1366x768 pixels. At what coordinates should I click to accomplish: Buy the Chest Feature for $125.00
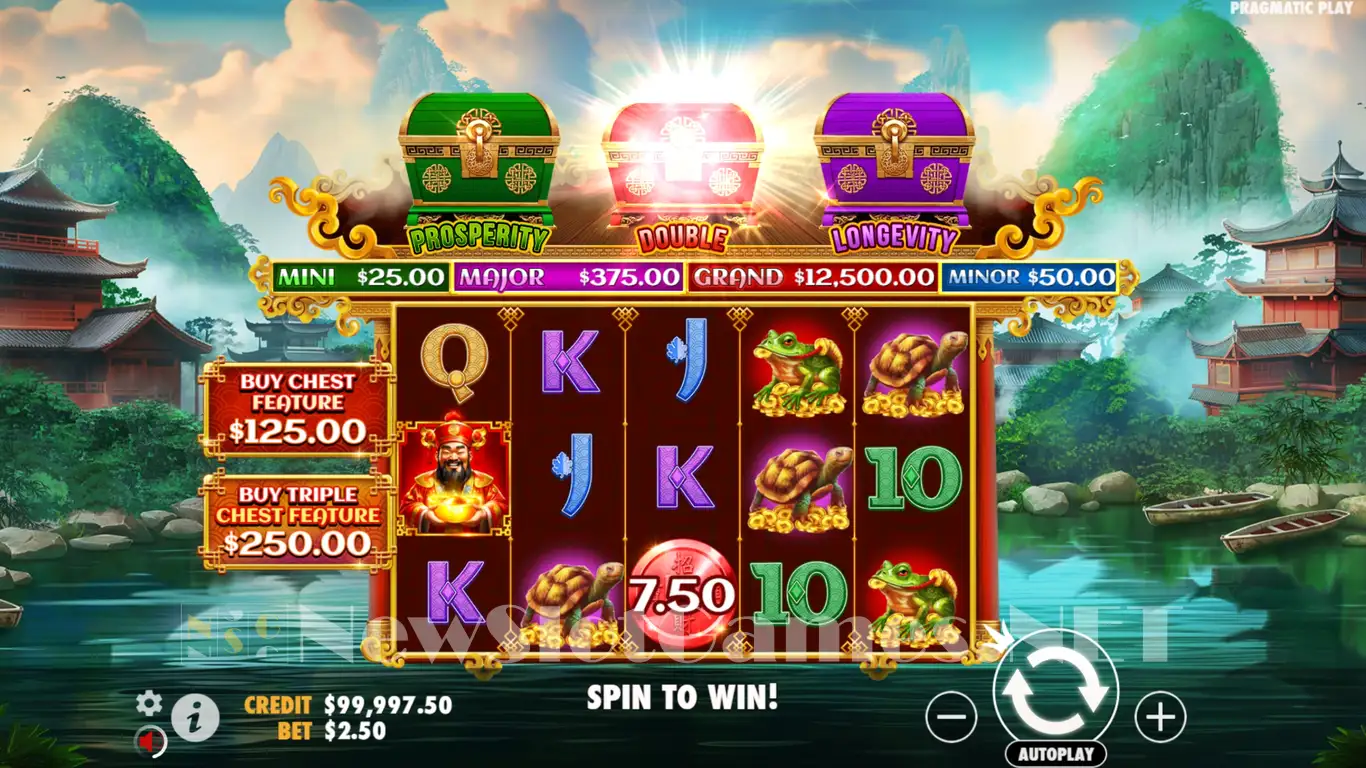pyautogui.click(x=298, y=408)
